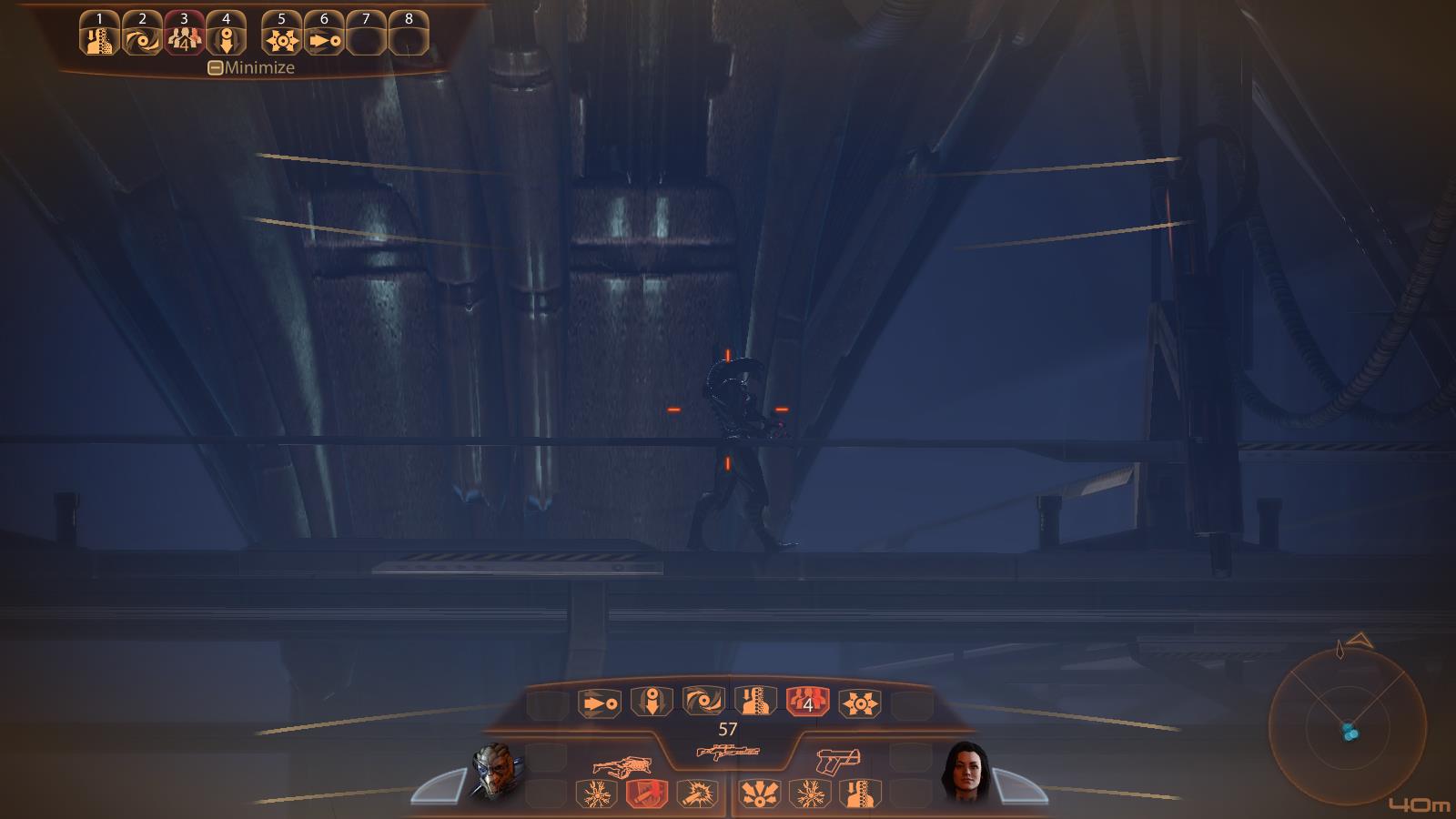Click the red squad power showing 4

[x=807, y=703]
